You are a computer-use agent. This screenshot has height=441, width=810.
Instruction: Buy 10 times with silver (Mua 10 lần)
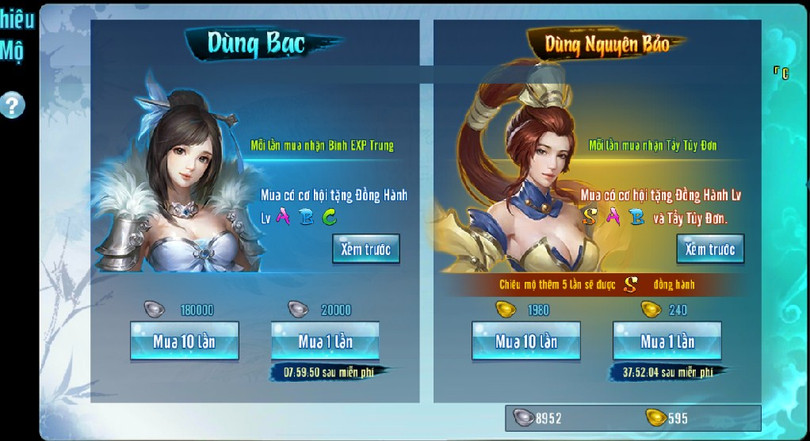[184, 342]
